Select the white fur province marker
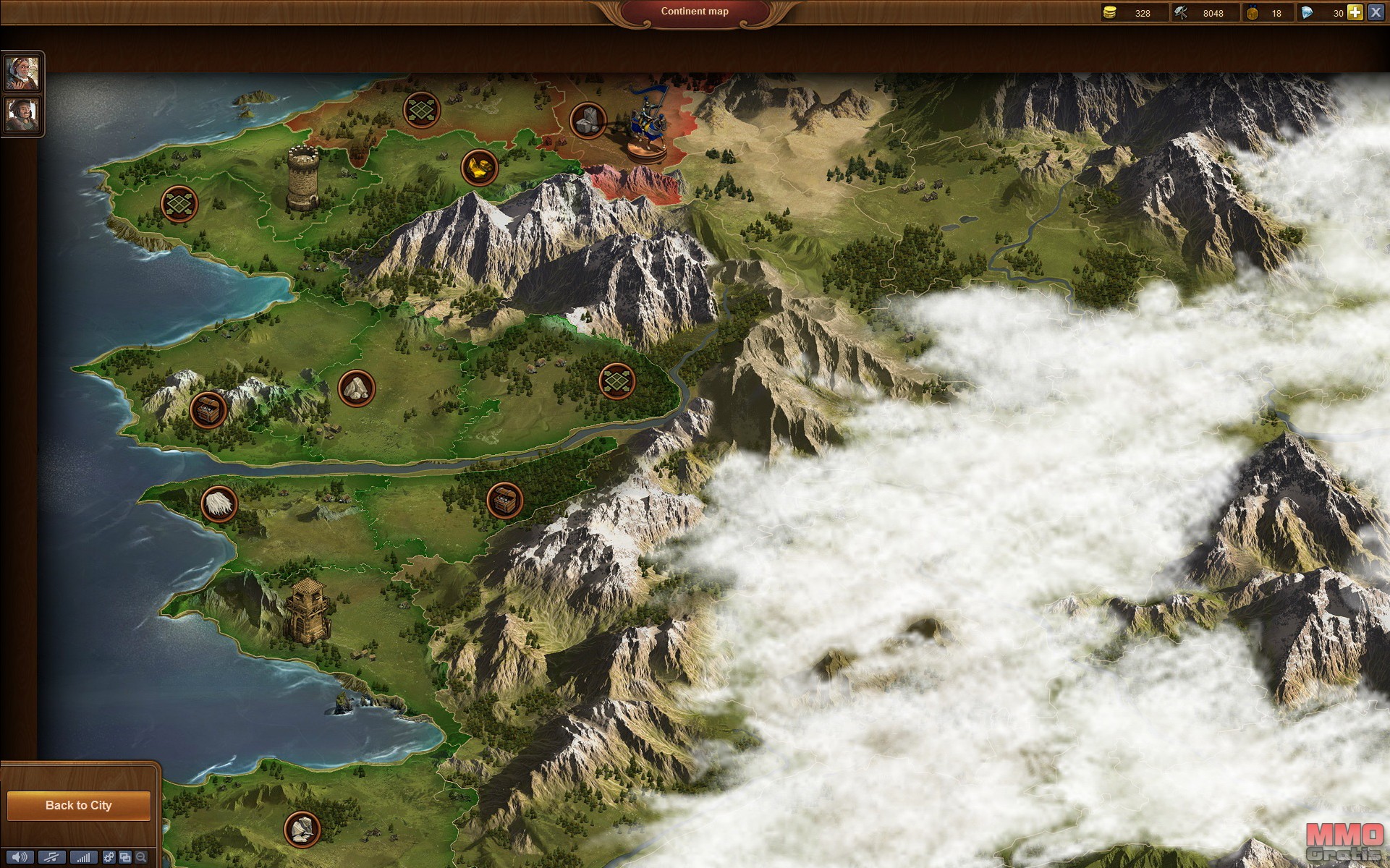Viewport: 1390px width, 868px height. [219, 503]
